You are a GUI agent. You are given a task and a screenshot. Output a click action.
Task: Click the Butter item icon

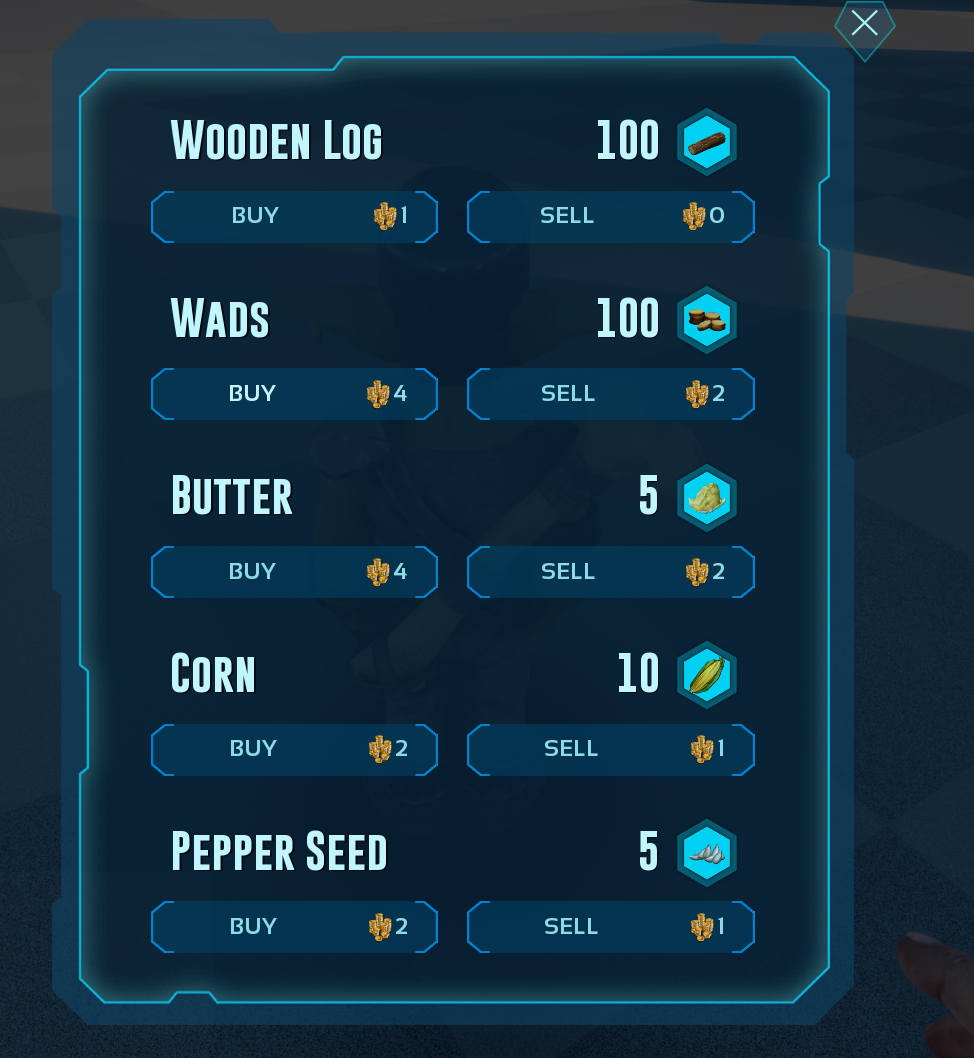coord(707,497)
